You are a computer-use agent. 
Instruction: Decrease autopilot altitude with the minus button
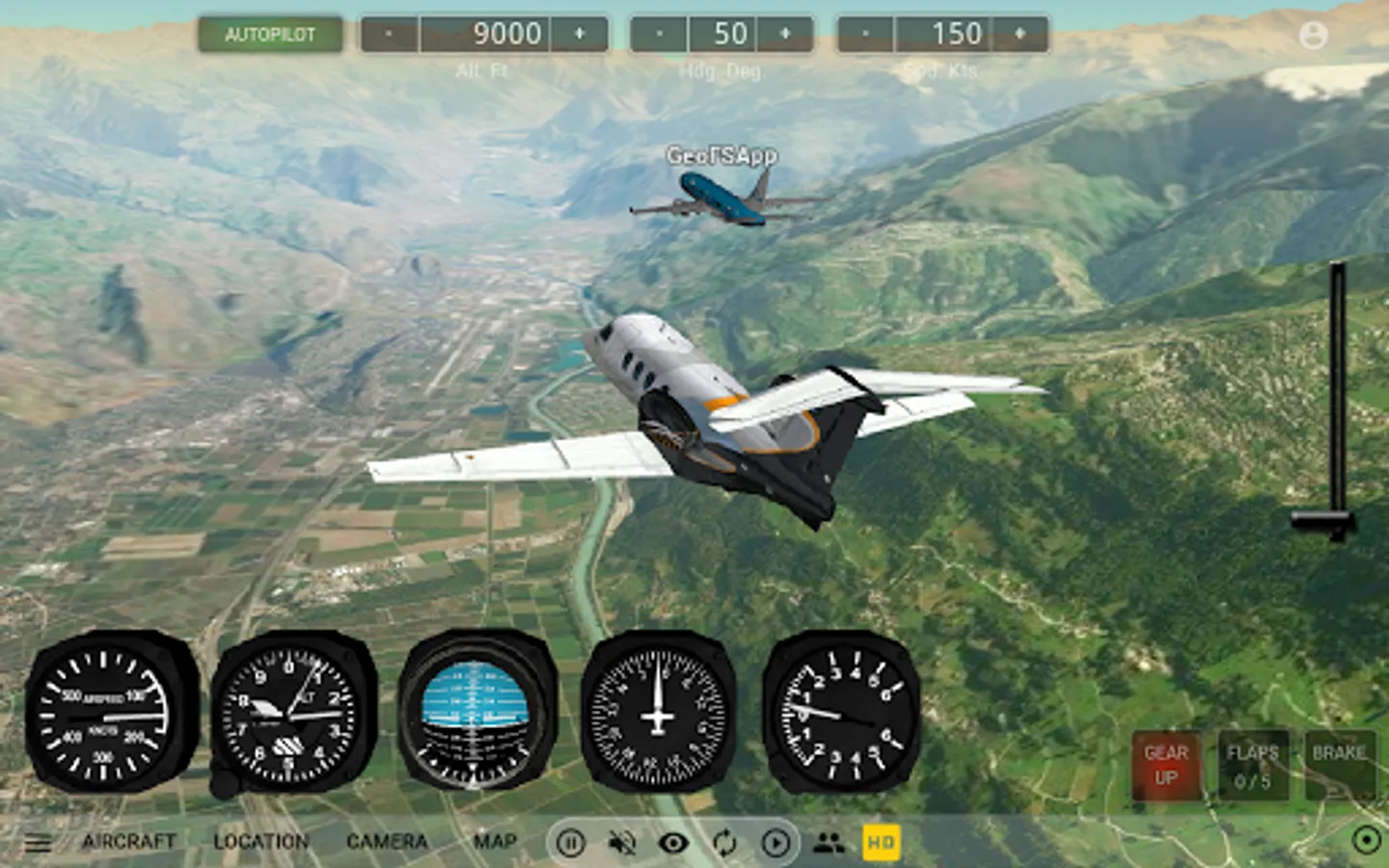click(x=390, y=35)
